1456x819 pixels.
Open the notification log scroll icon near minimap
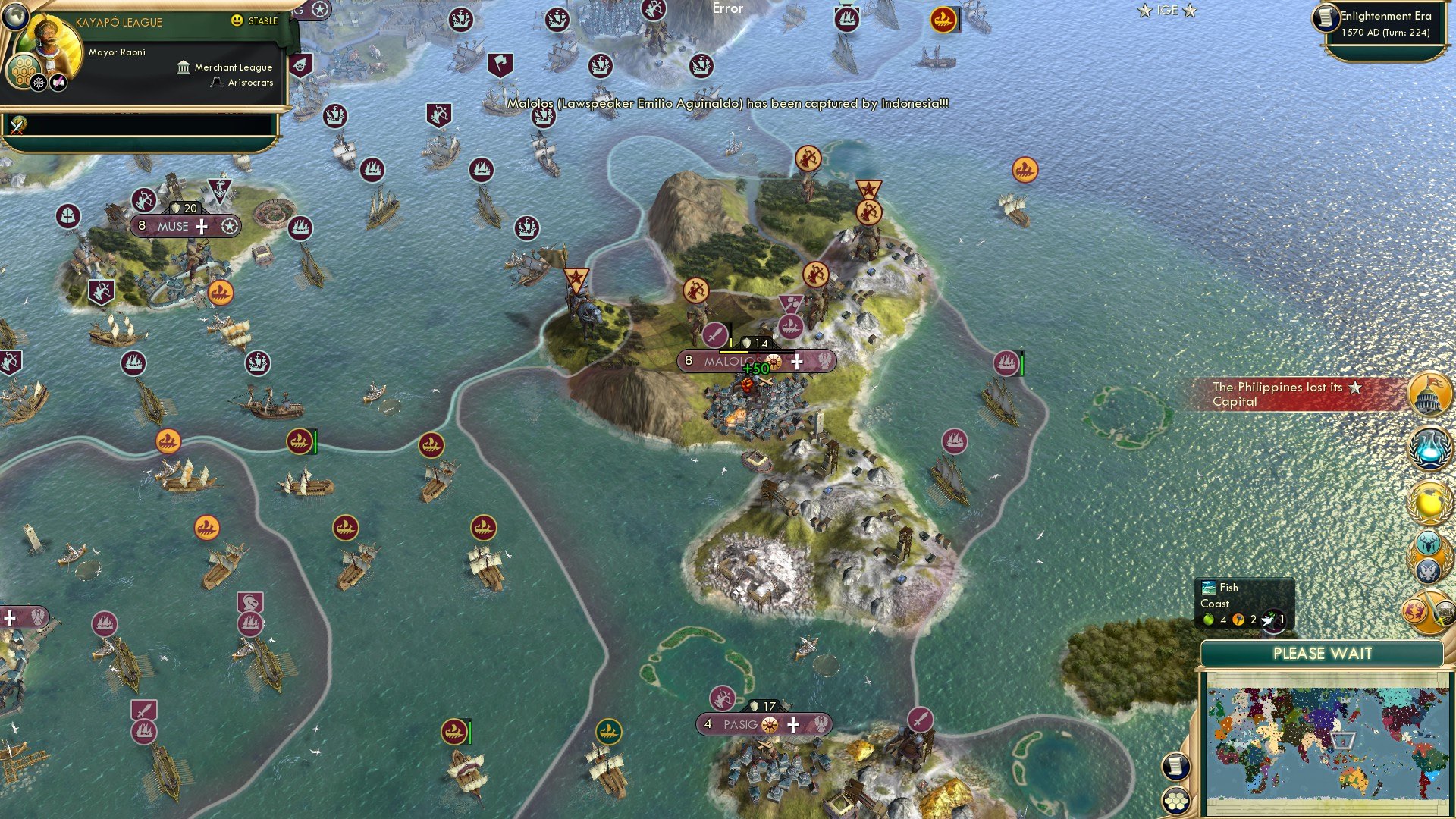[1176, 767]
